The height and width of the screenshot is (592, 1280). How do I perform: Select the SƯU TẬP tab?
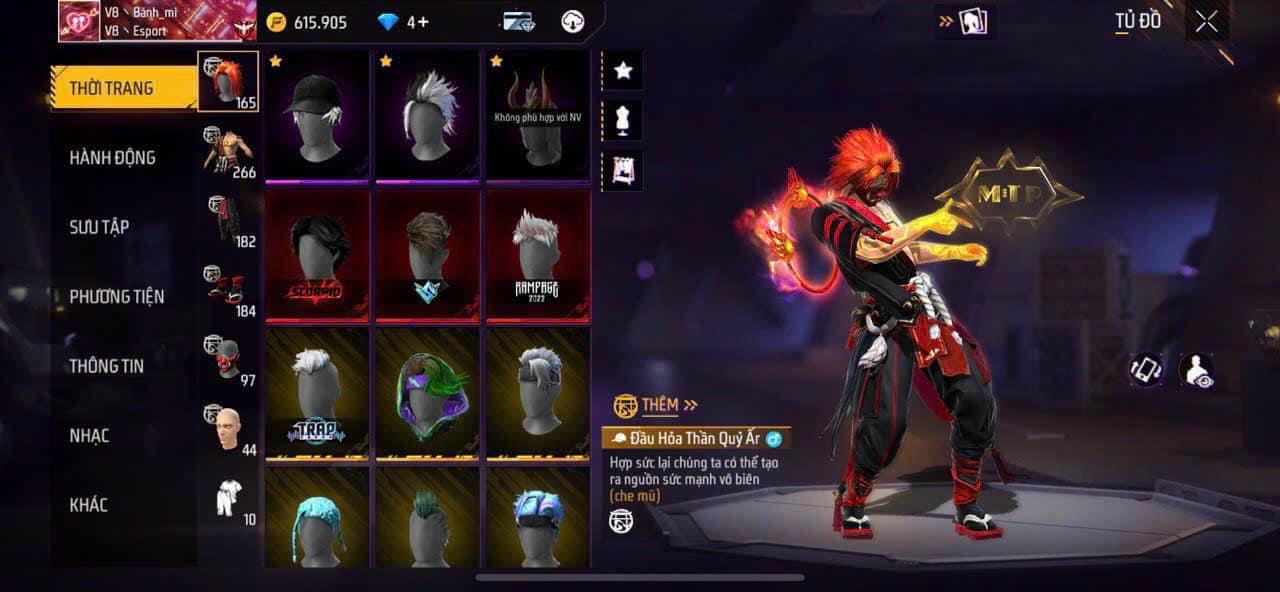(99, 227)
